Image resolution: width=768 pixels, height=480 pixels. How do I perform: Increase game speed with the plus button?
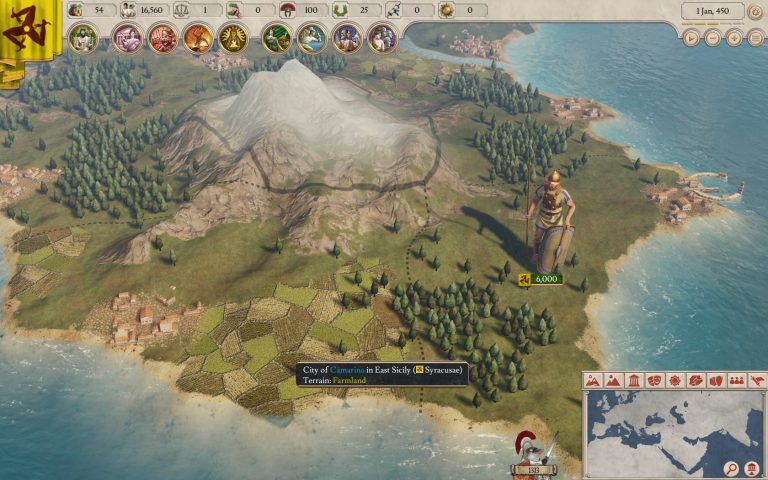[x=734, y=38]
